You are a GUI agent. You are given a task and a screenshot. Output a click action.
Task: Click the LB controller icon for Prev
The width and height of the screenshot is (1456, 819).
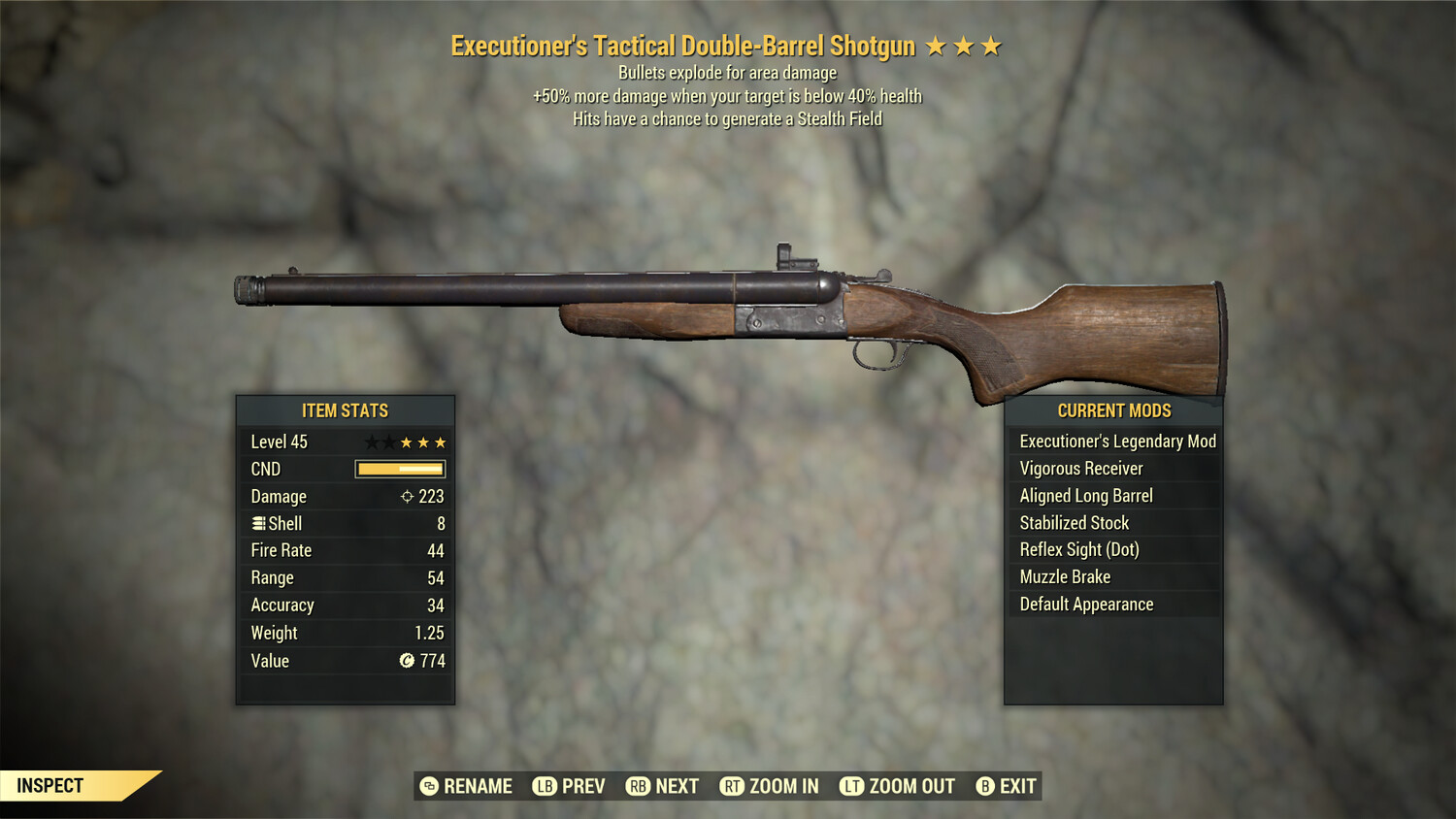(x=545, y=786)
